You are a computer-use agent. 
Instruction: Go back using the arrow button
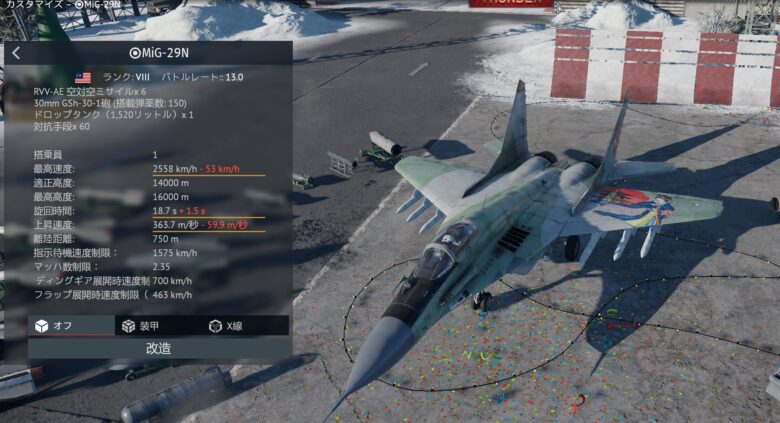tap(16, 53)
